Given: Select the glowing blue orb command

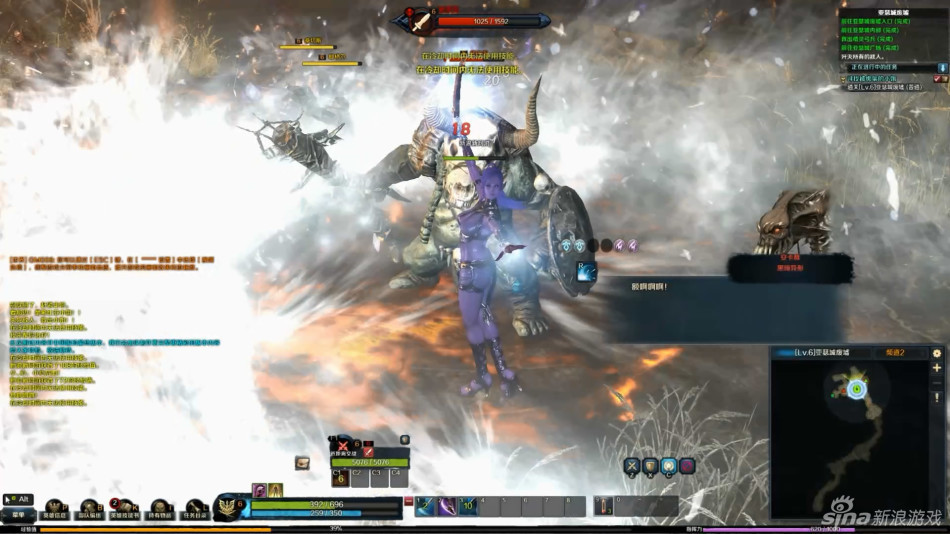Looking at the screenshot, I should pos(669,466).
